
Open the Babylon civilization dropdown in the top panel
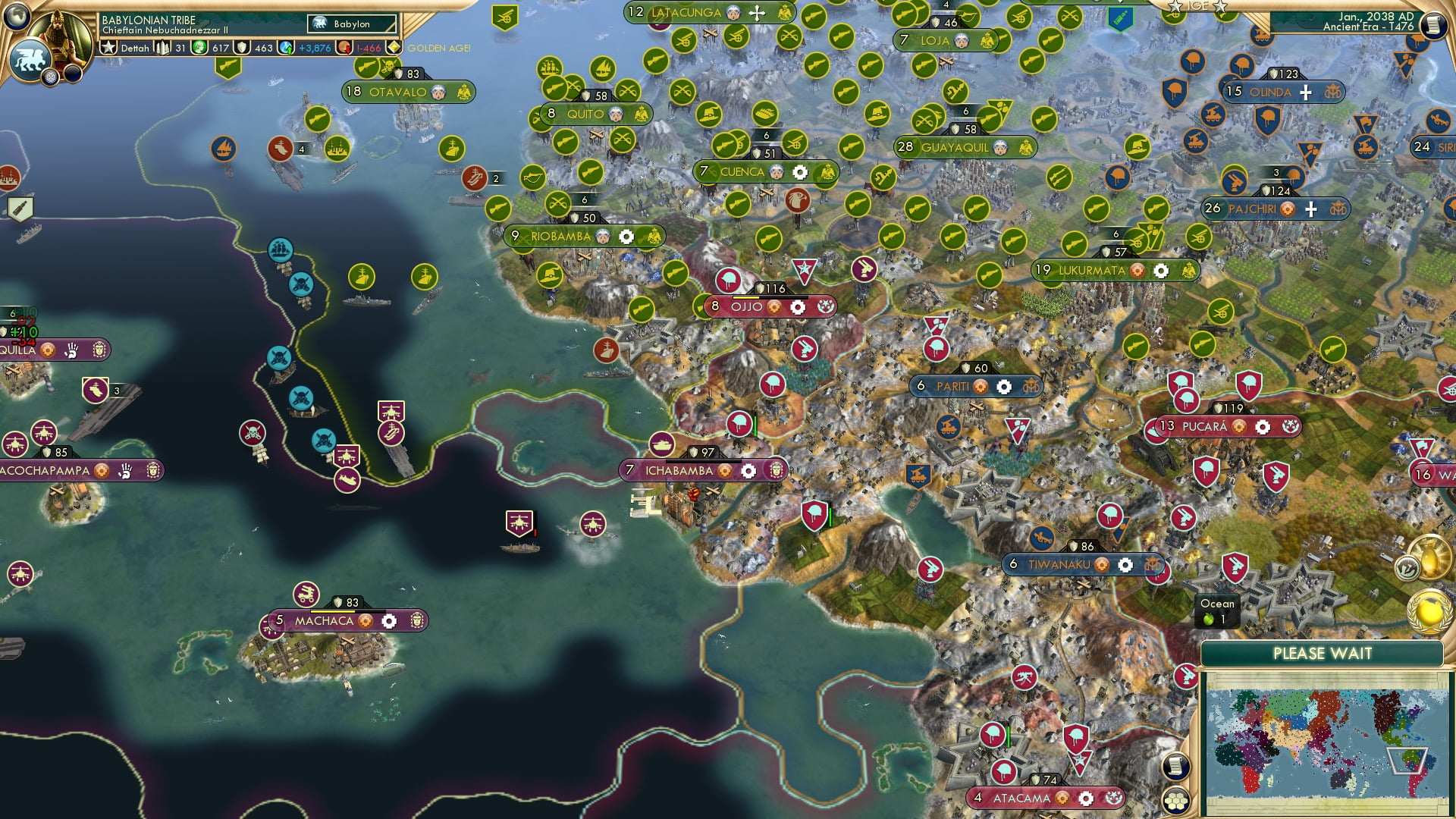point(350,24)
